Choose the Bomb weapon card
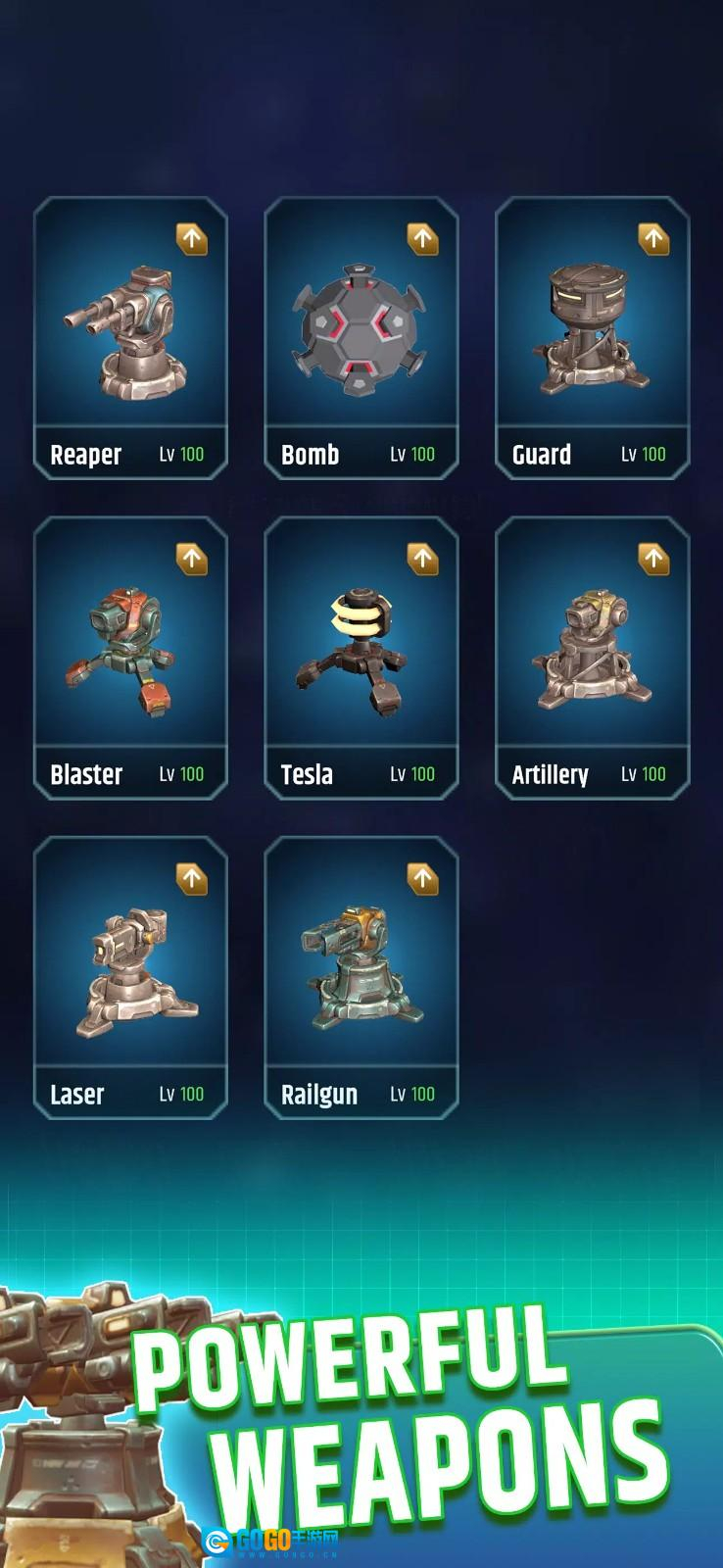Viewport: 723px width, 1568px height. tap(361, 338)
